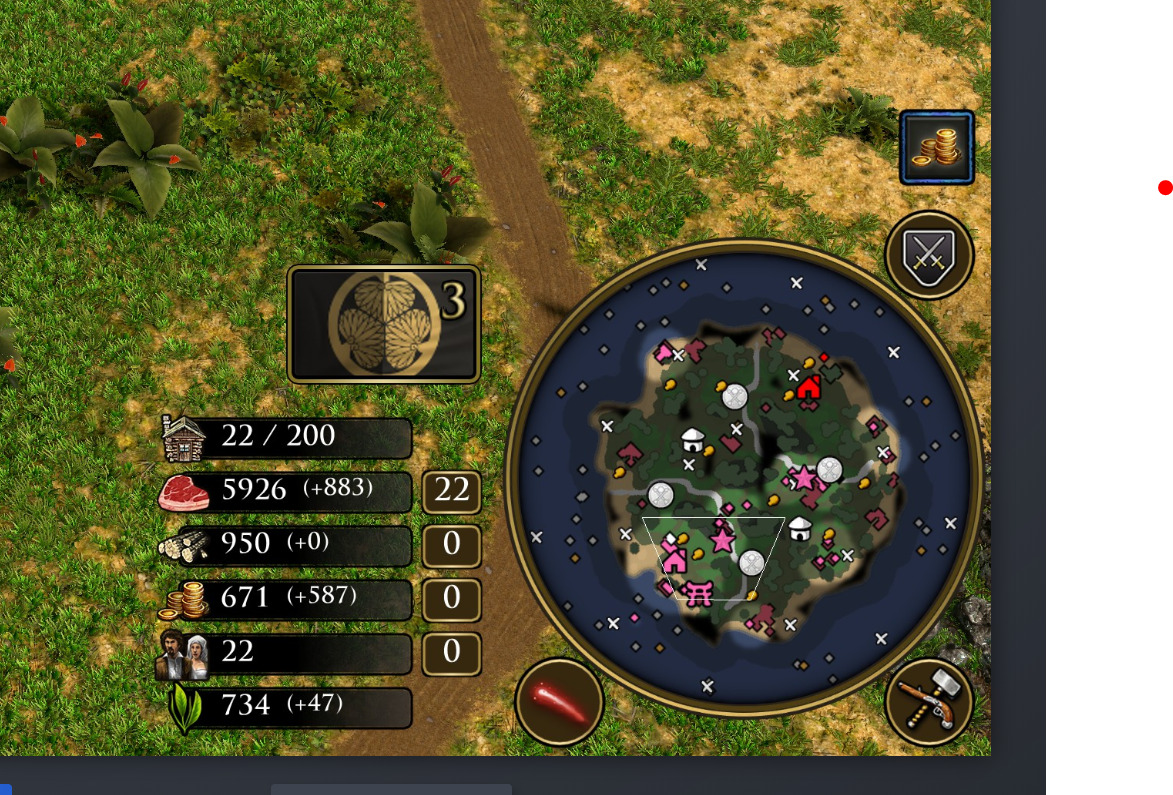Click the coin gatherers count box

(x=451, y=598)
